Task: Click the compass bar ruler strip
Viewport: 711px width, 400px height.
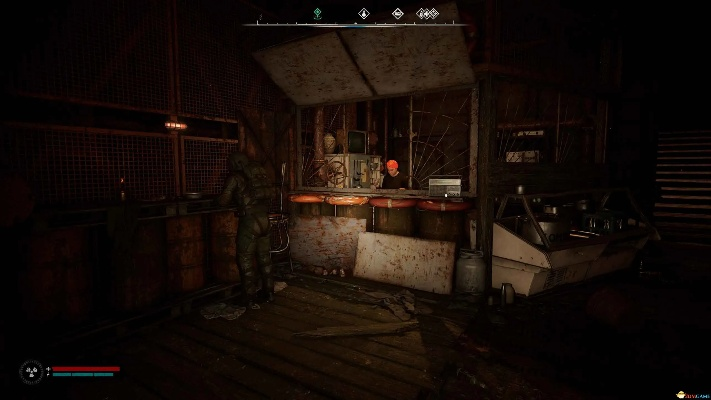Action: pyautogui.click(x=356, y=24)
